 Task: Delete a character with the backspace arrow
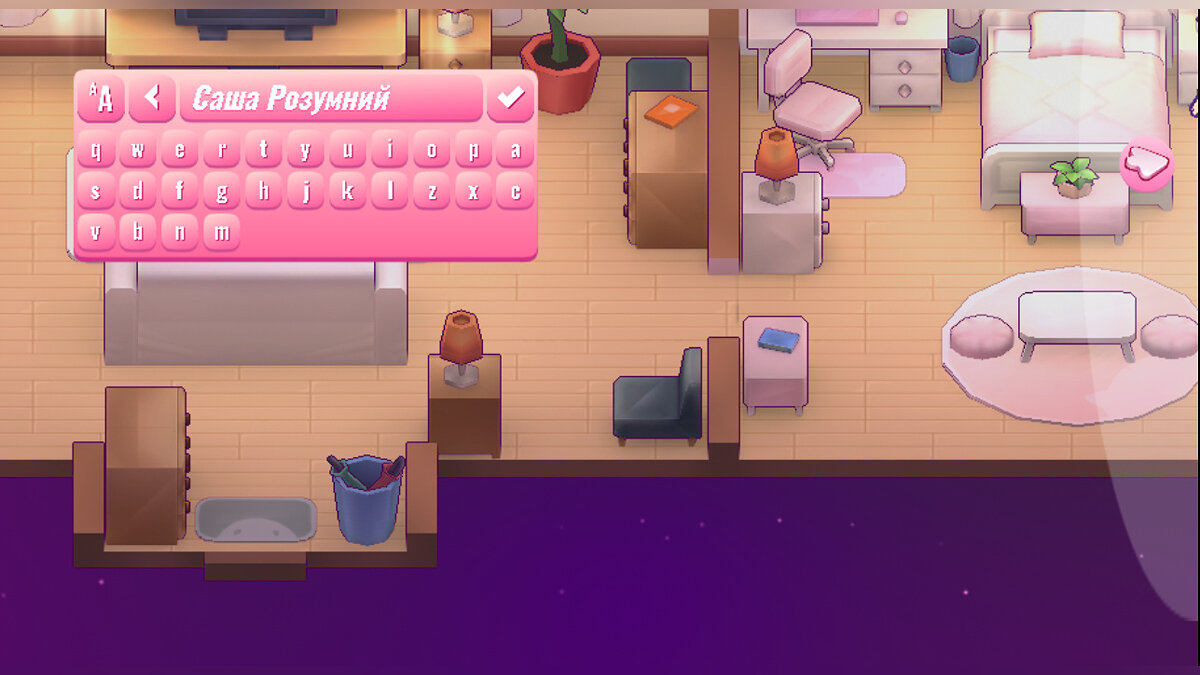(x=152, y=97)
